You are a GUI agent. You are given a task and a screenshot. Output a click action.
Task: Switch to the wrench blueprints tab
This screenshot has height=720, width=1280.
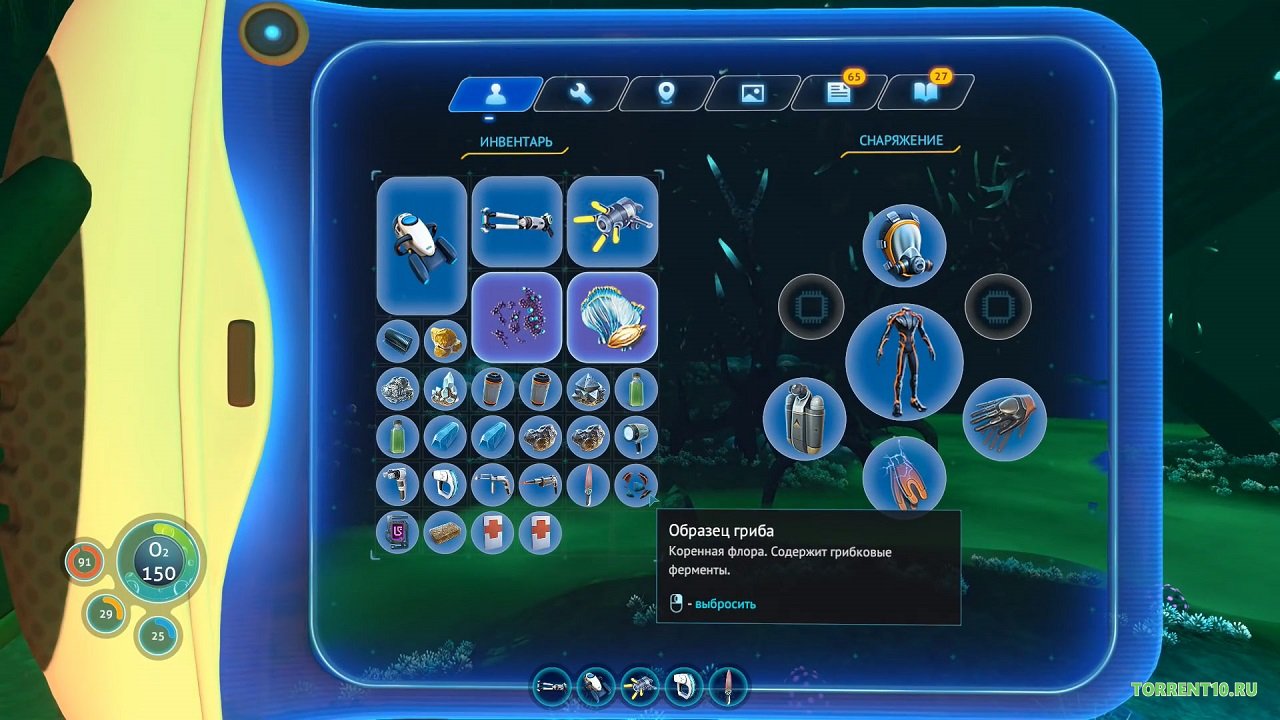581,94
